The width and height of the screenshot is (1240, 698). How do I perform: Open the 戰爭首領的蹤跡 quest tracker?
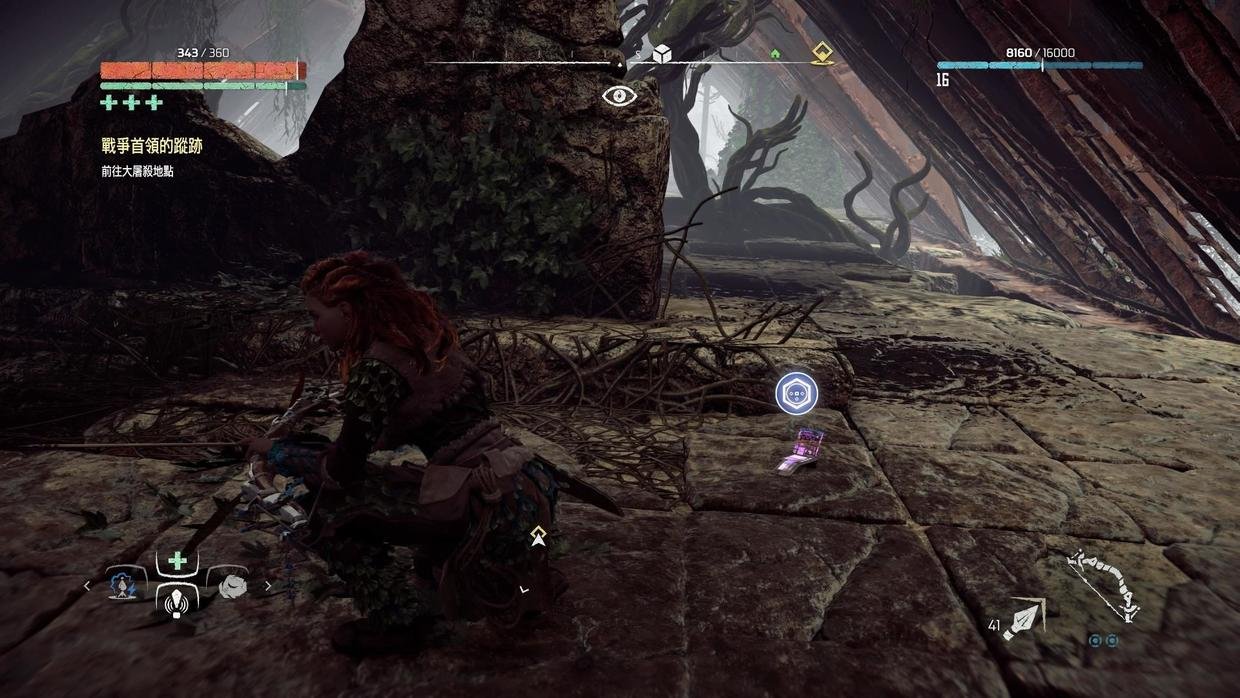[x=152, y=146]
